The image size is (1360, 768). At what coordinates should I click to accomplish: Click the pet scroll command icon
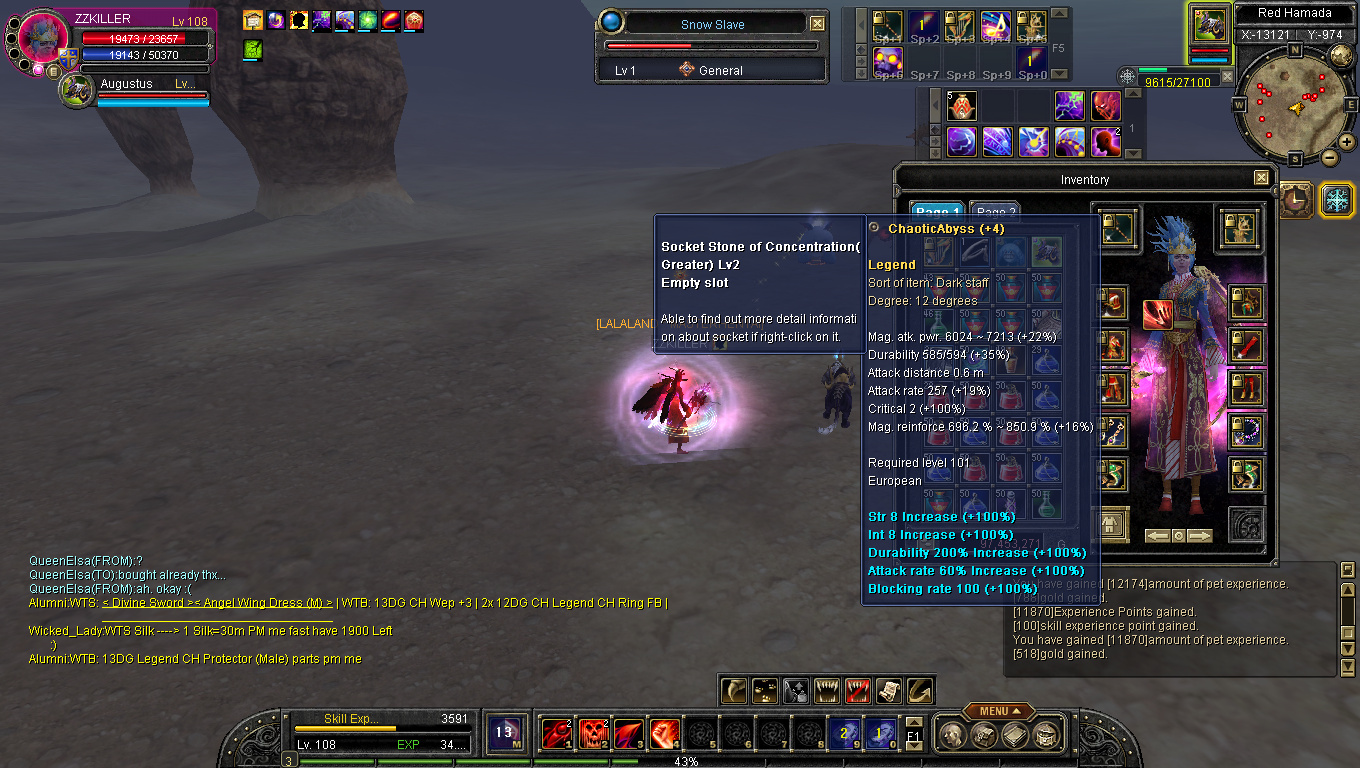(x=890, y=689)
